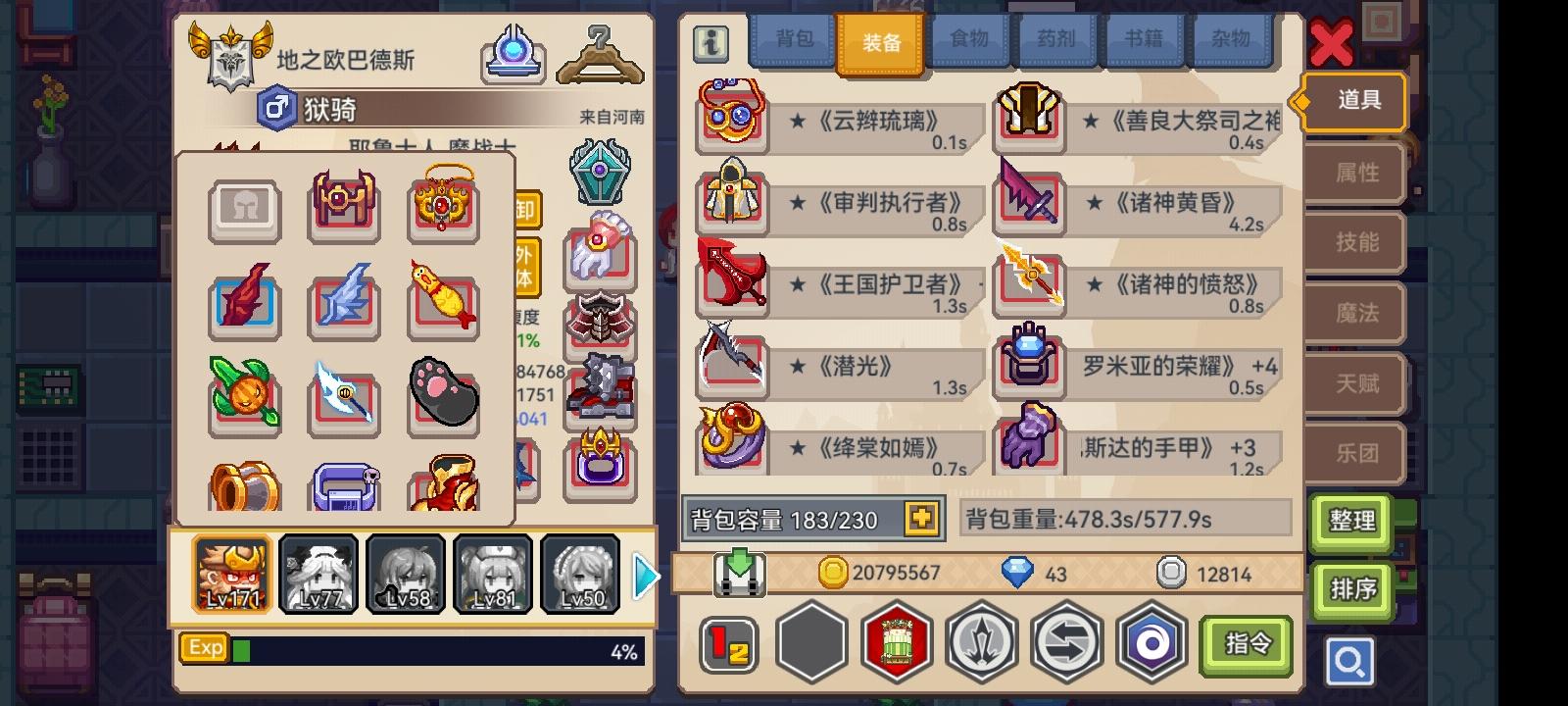
Task: Open the inventory info panel
Action: pyautogui.click(x=710, y=43)
